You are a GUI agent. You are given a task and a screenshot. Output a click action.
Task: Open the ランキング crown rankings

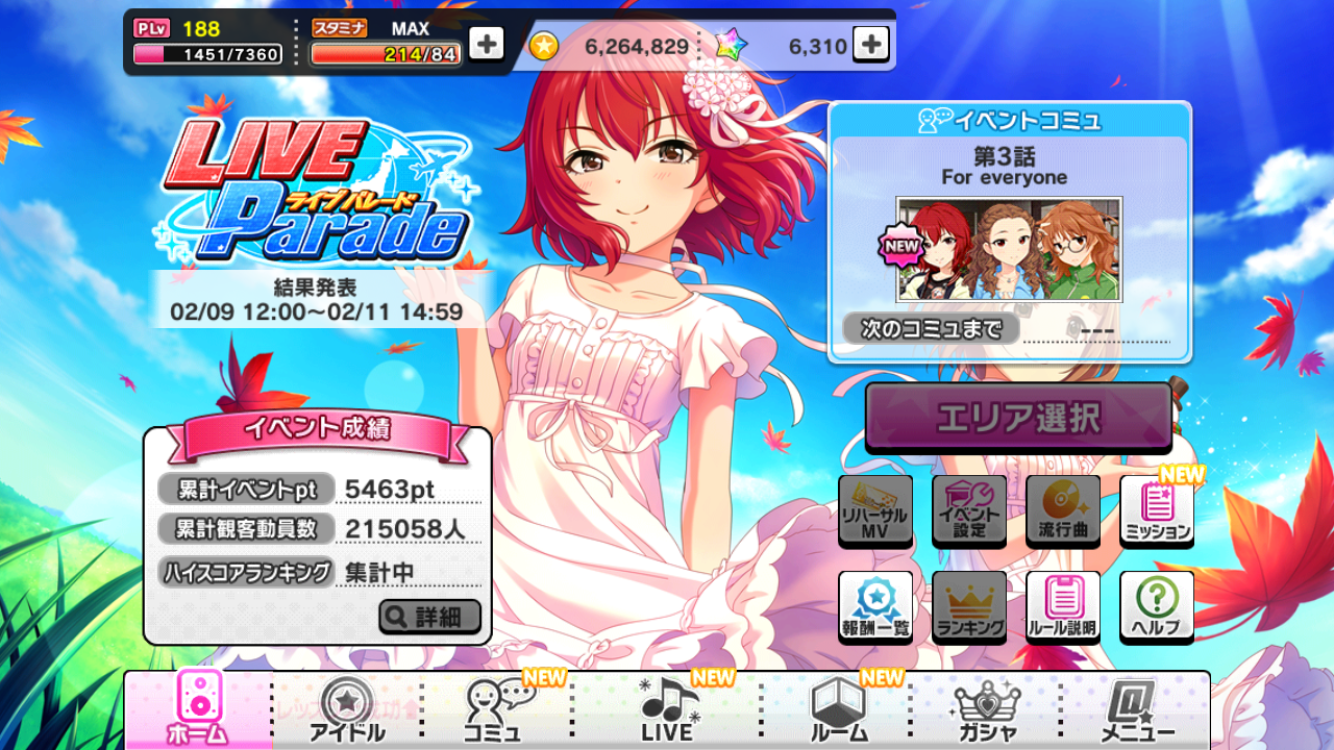click(x=969, y=607)
